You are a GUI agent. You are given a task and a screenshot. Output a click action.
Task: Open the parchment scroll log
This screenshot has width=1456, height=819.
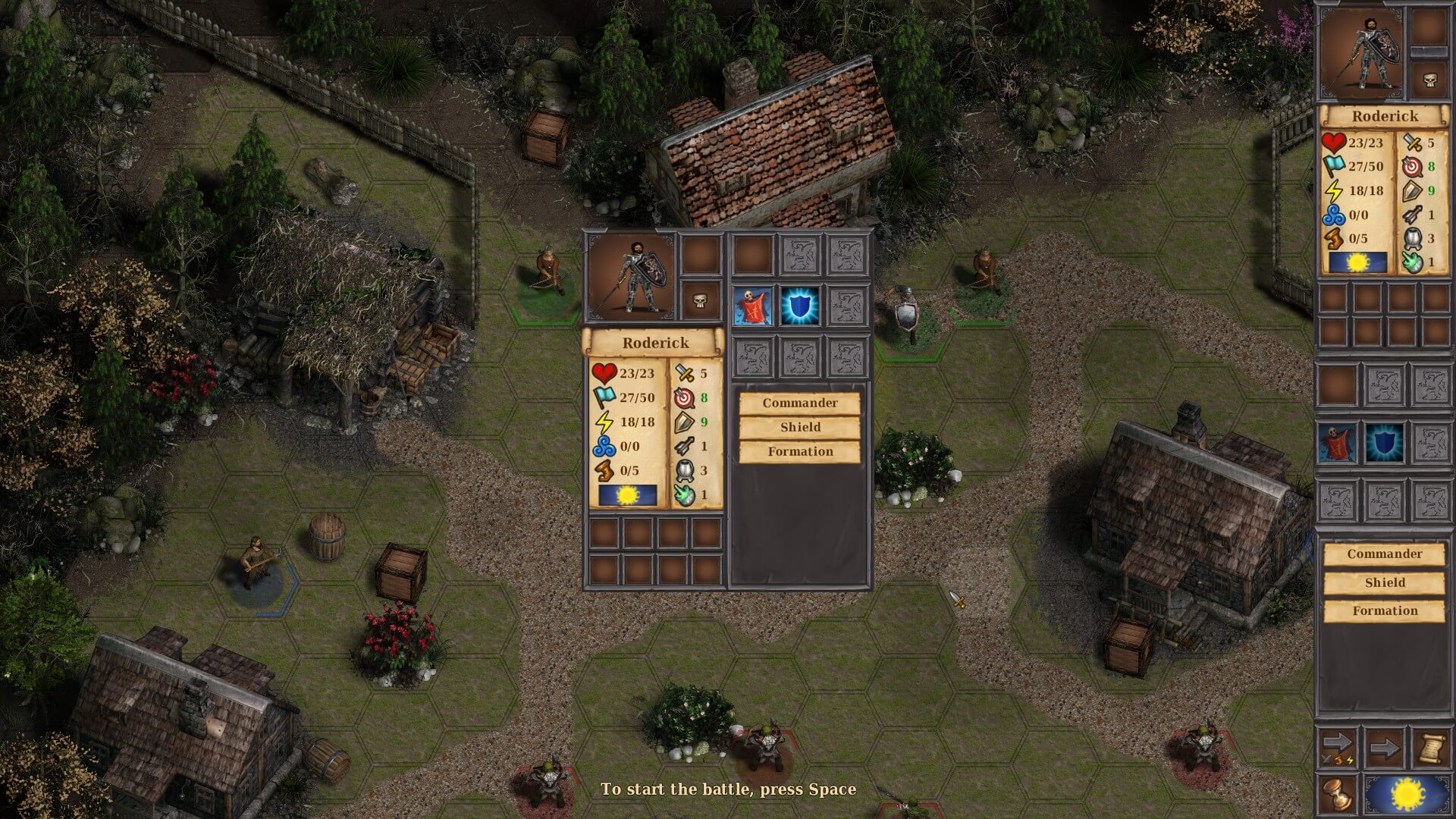coord(1429,748)
